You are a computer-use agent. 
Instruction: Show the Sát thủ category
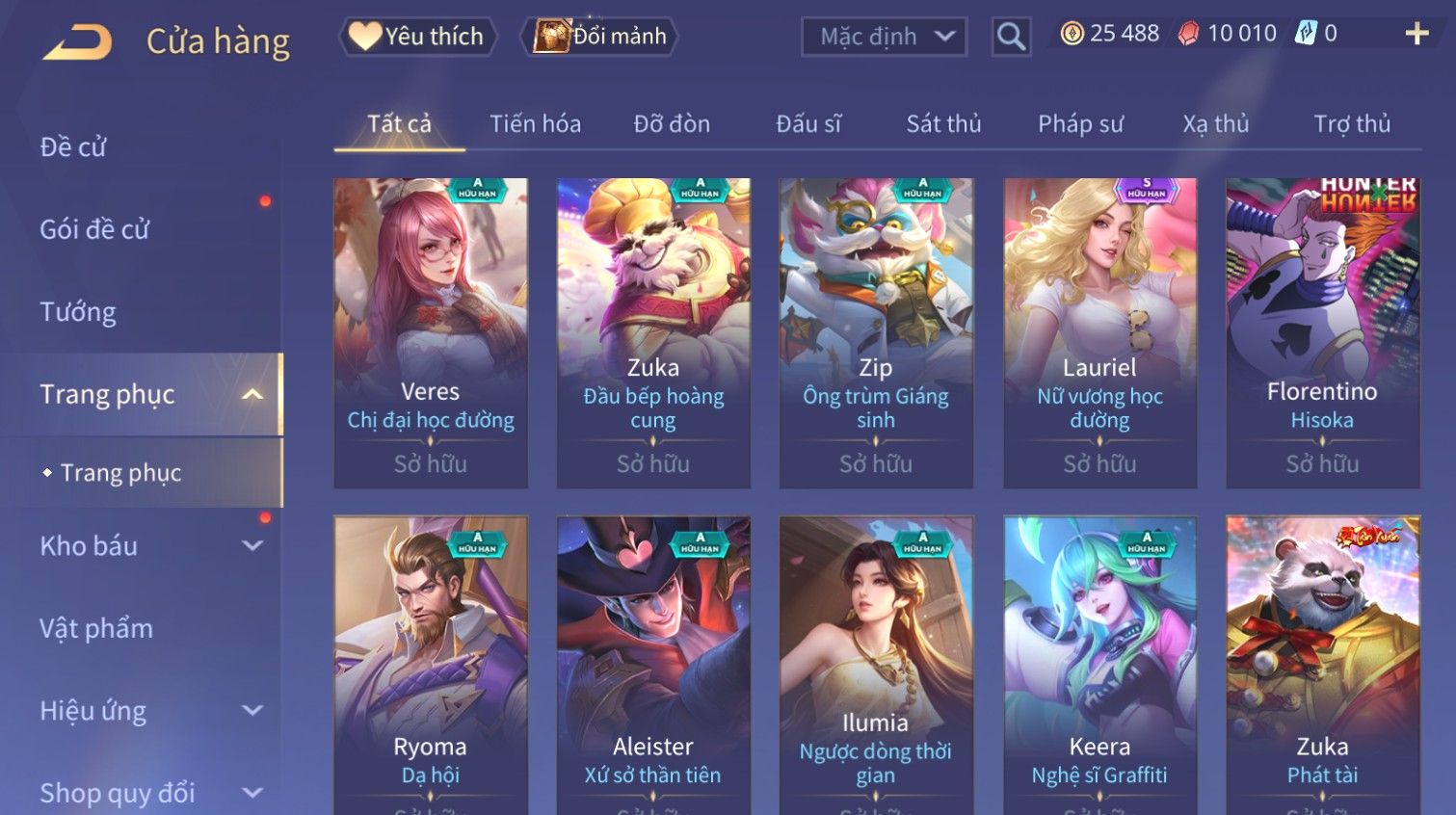coord(943,124)
